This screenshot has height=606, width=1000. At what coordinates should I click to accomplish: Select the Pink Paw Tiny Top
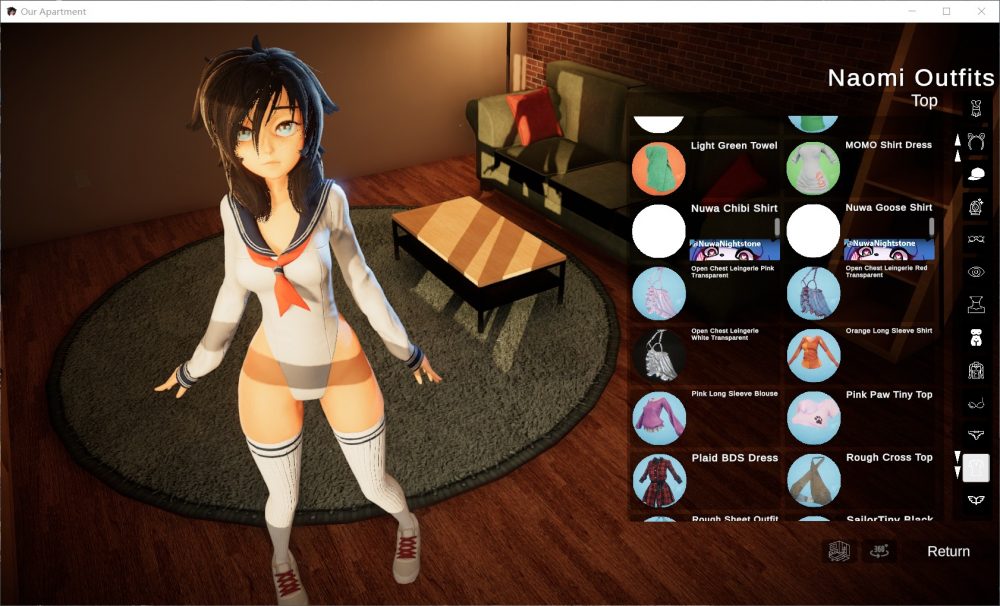pyautogui.click(x=813, y=418)
